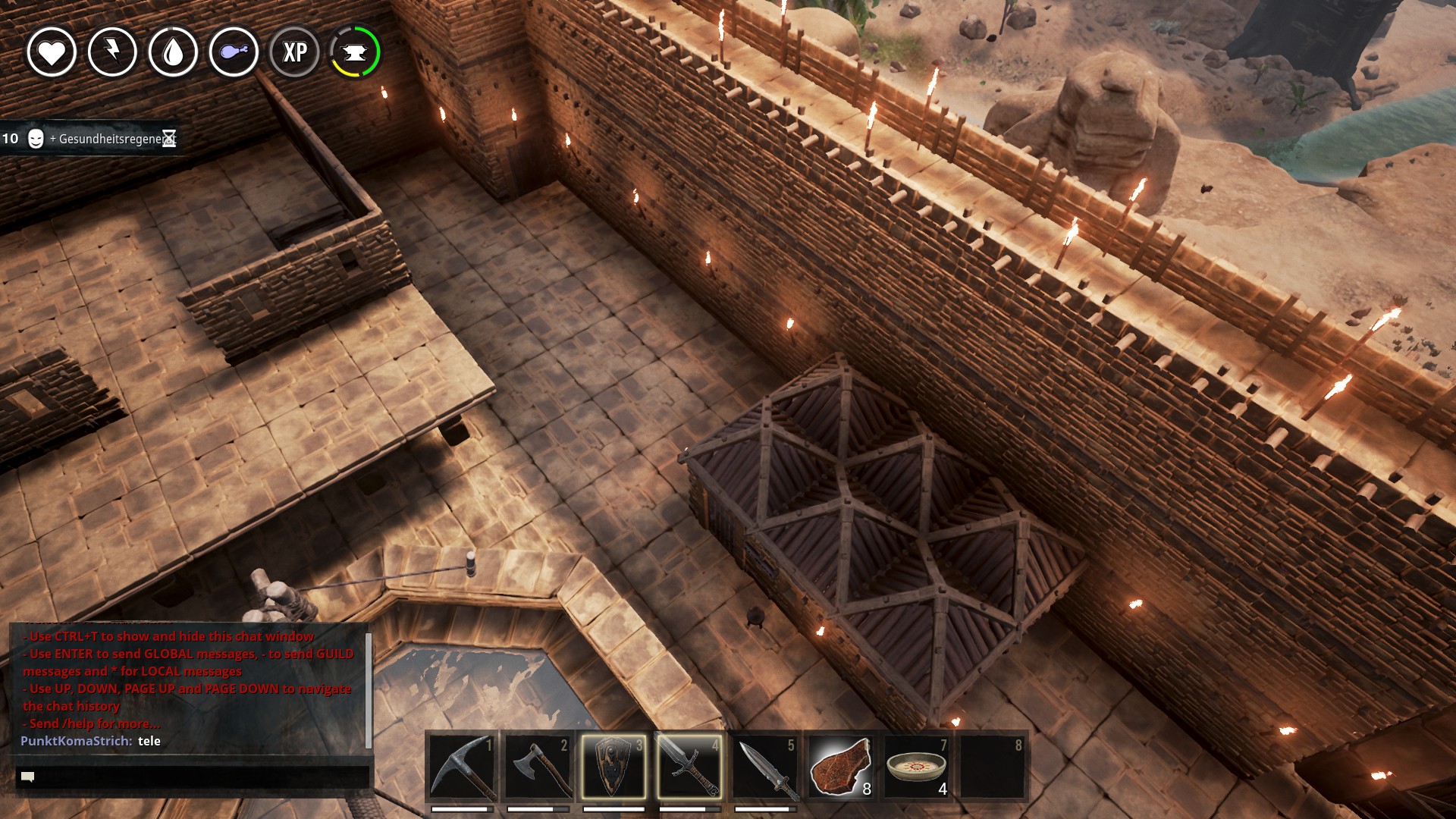Click the meat drumstick hunger icon
Screen dimensions: 1456x819
pyautogui.click(x=234, y=52)
